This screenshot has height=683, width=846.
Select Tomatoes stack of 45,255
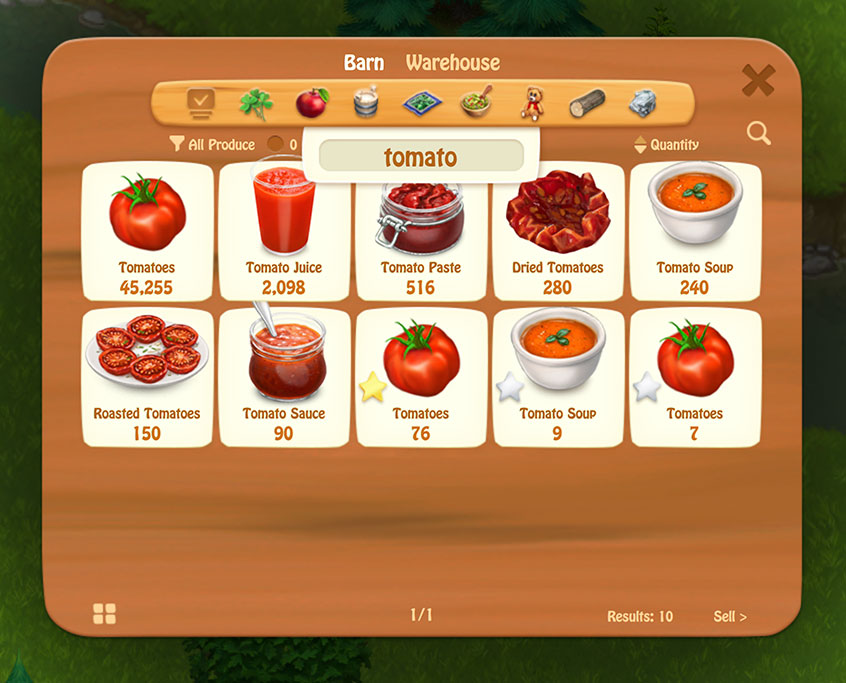147,232
